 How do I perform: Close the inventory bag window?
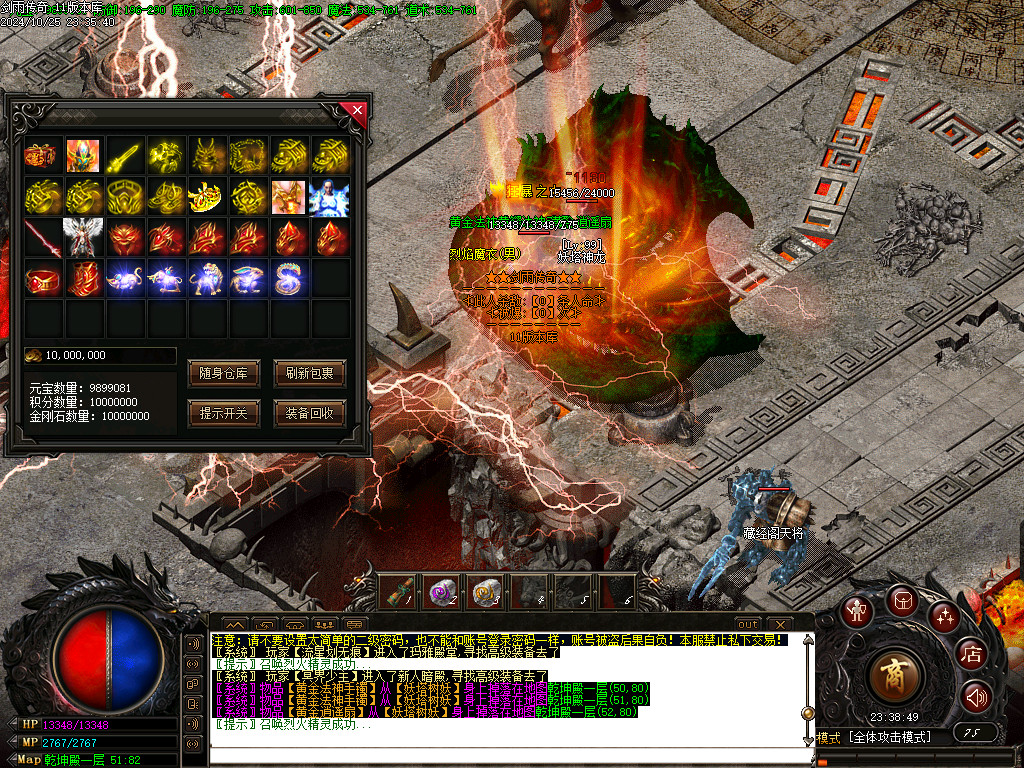pos(353,110)
